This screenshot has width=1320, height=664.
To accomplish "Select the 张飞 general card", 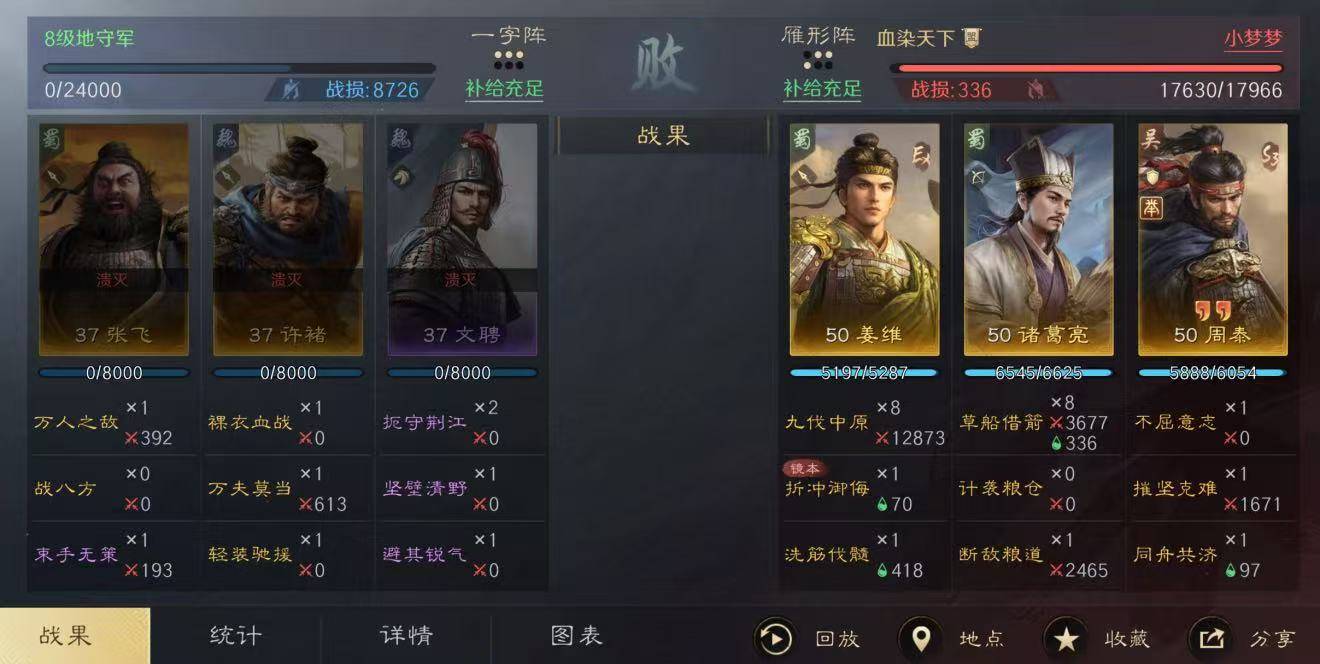I will point(114,239).
